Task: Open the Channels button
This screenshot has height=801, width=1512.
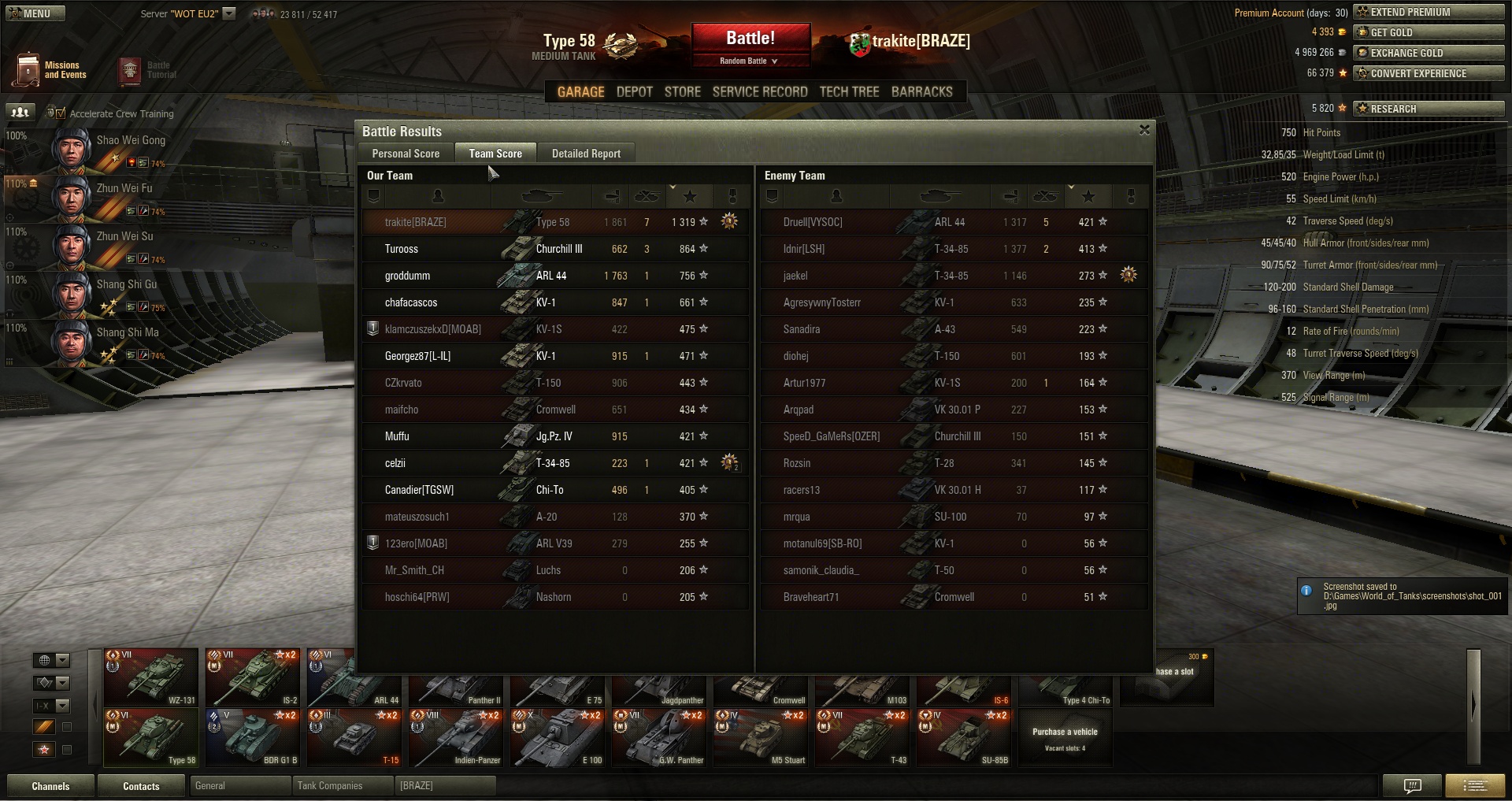Action: pyautogui.click(x=50, y=786)
